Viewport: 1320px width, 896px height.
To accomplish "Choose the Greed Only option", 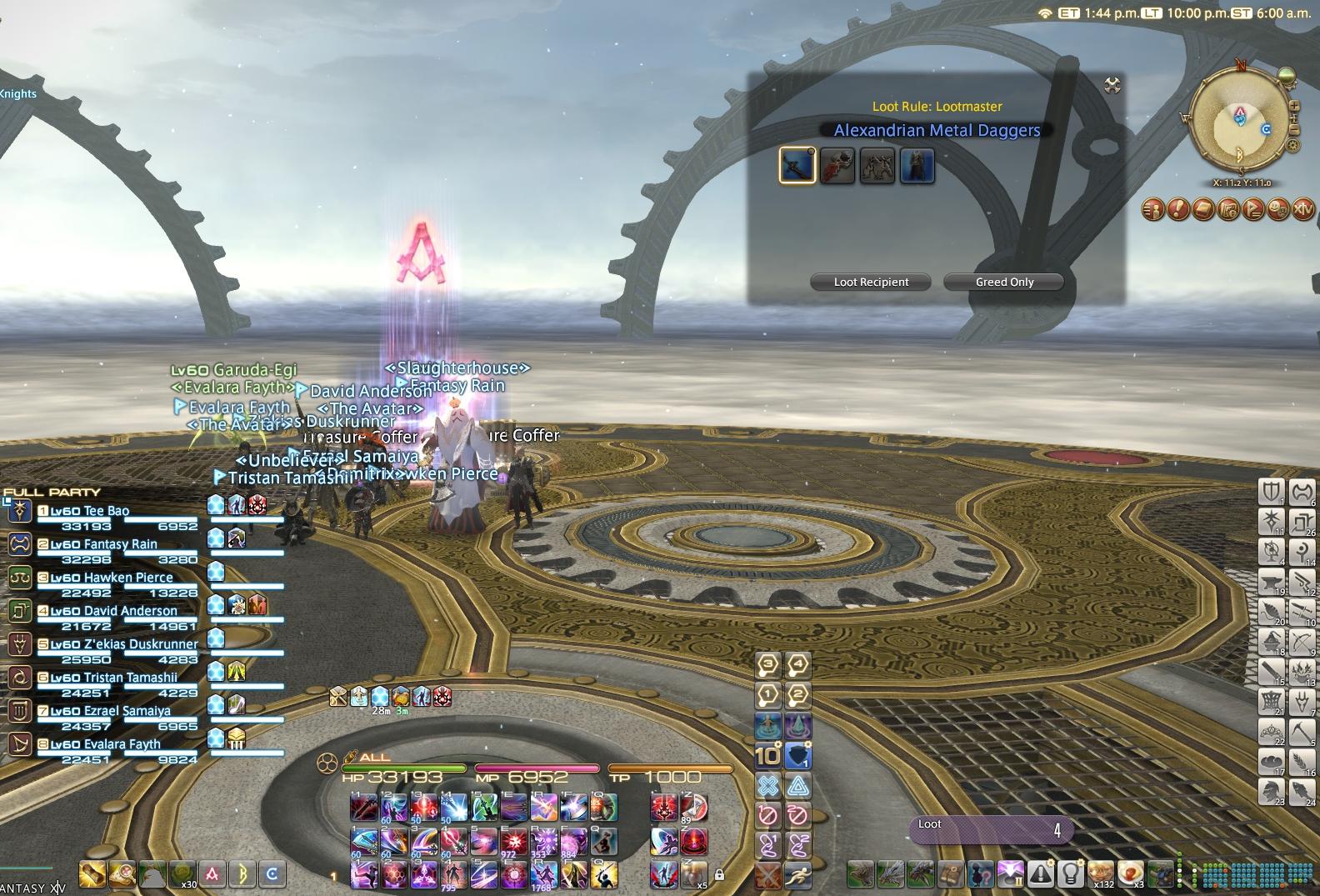I will (1004, 283).
